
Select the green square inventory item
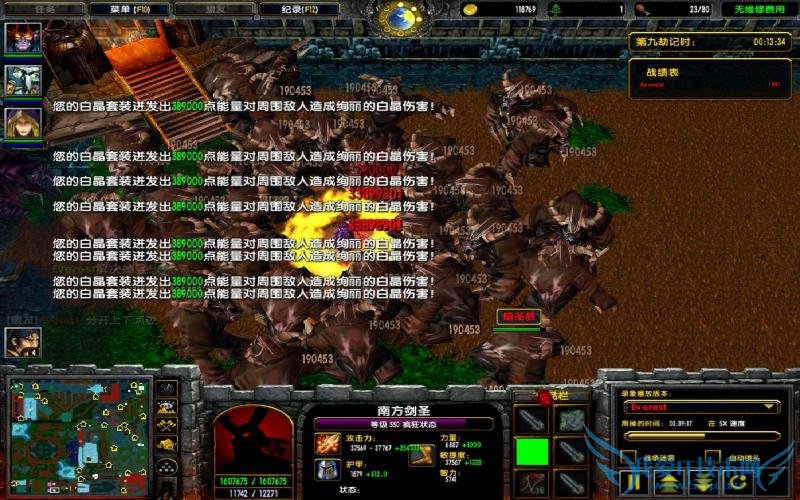531,451
